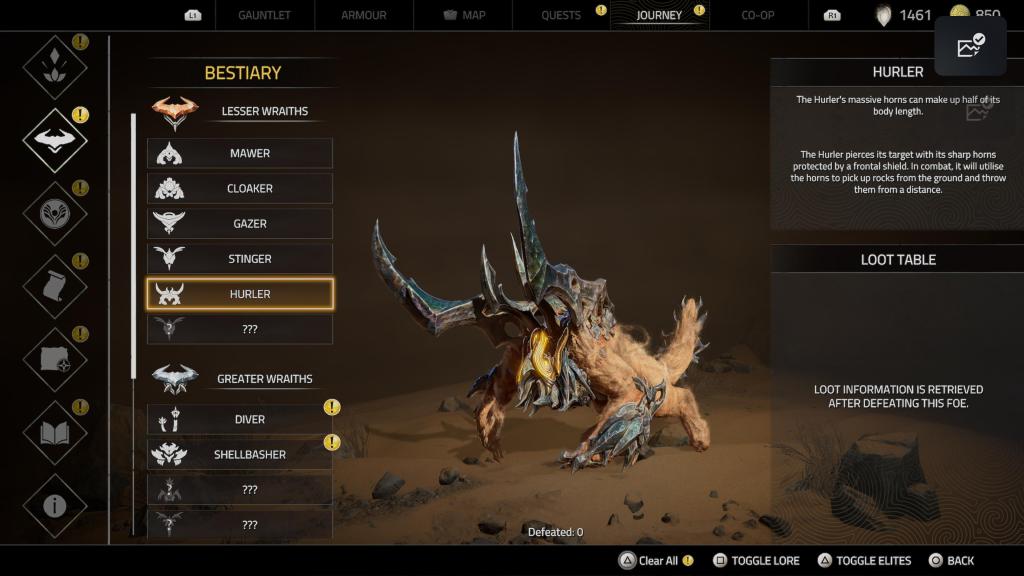This screenshot has height=576, width=1024.
Task: Go to the Map tab
Action: 463,15
